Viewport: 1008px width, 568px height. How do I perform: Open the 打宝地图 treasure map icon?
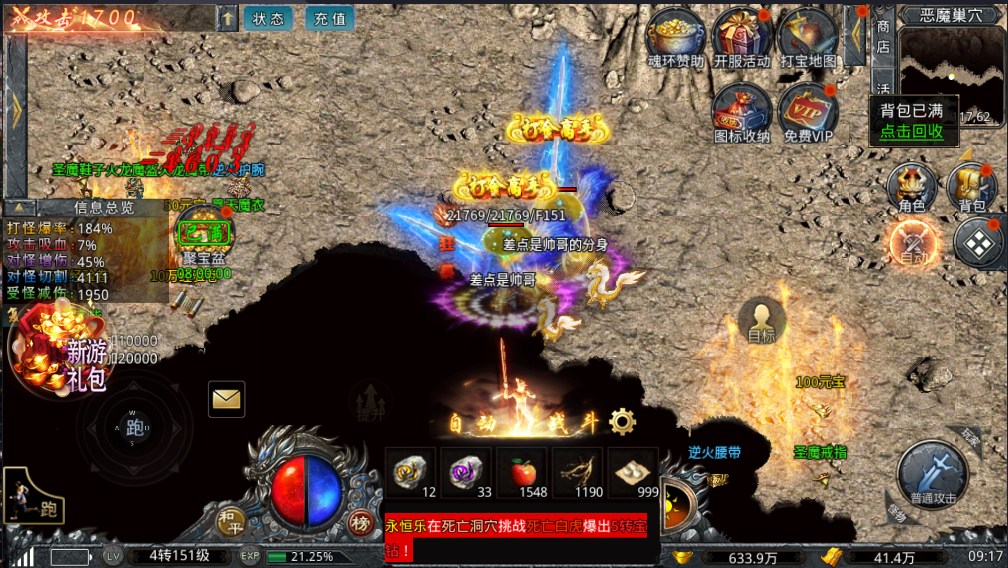pos(807,36)
